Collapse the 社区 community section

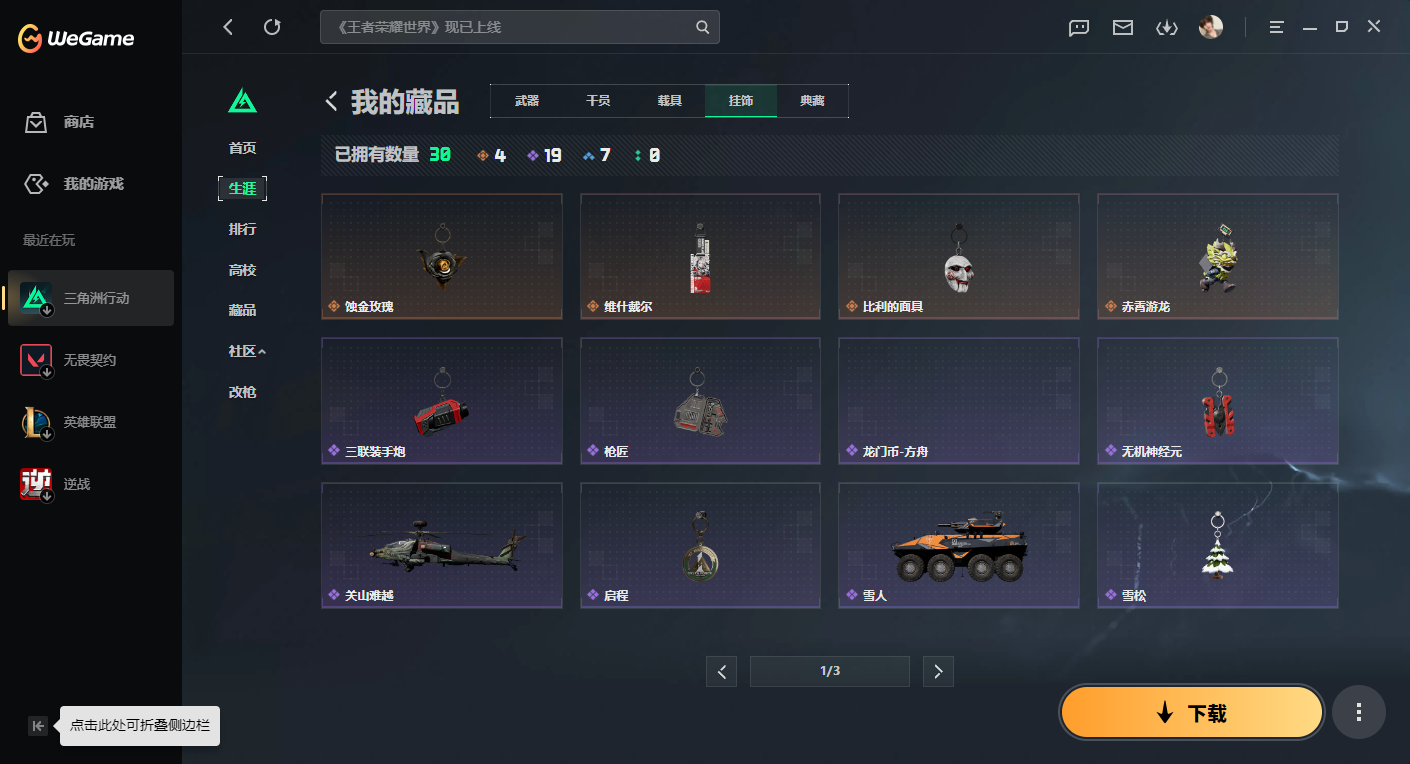click(242, 351)
